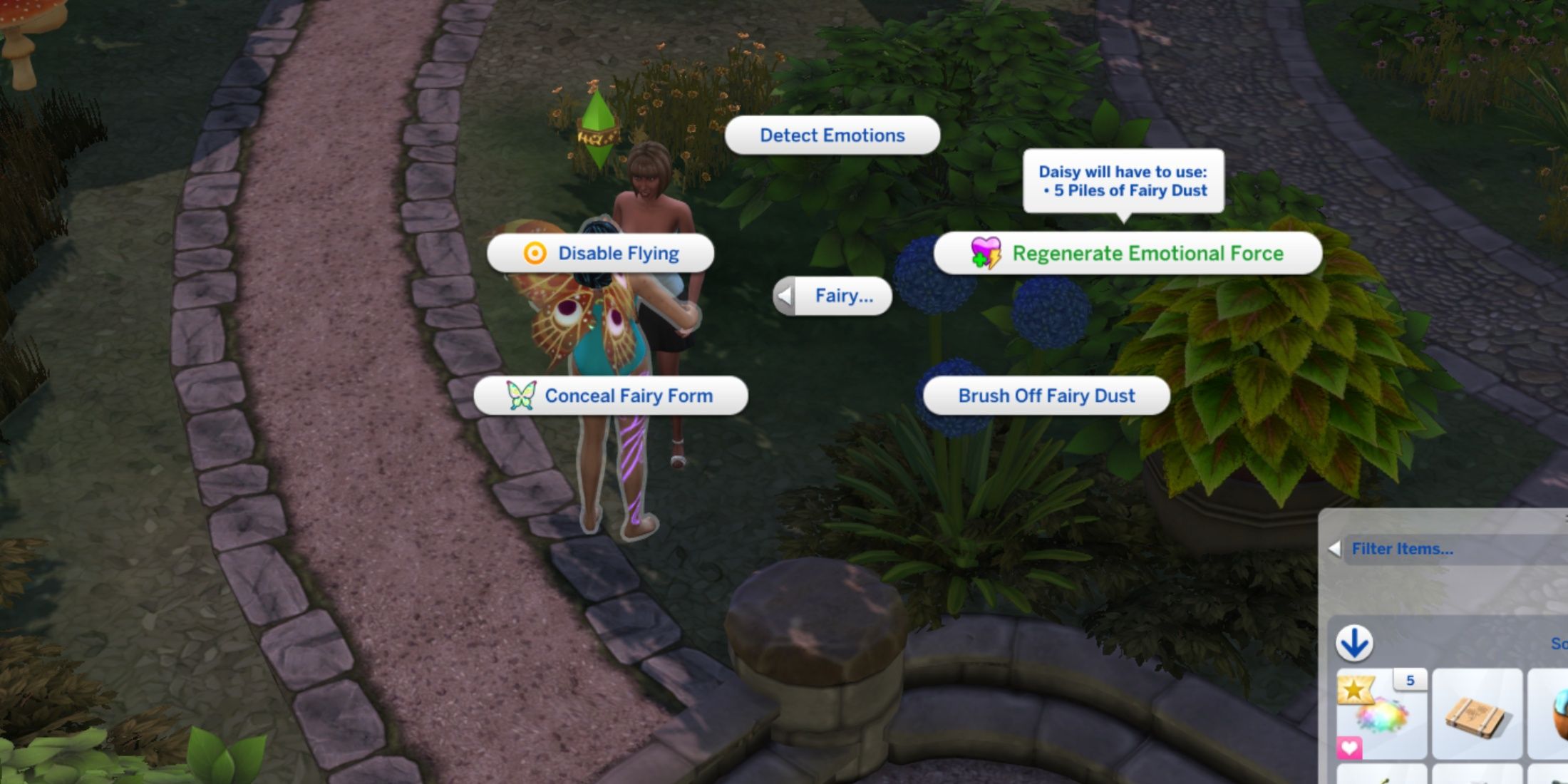
Task: Click the journal item in the inventory grid
Action: click(1475, 713)
